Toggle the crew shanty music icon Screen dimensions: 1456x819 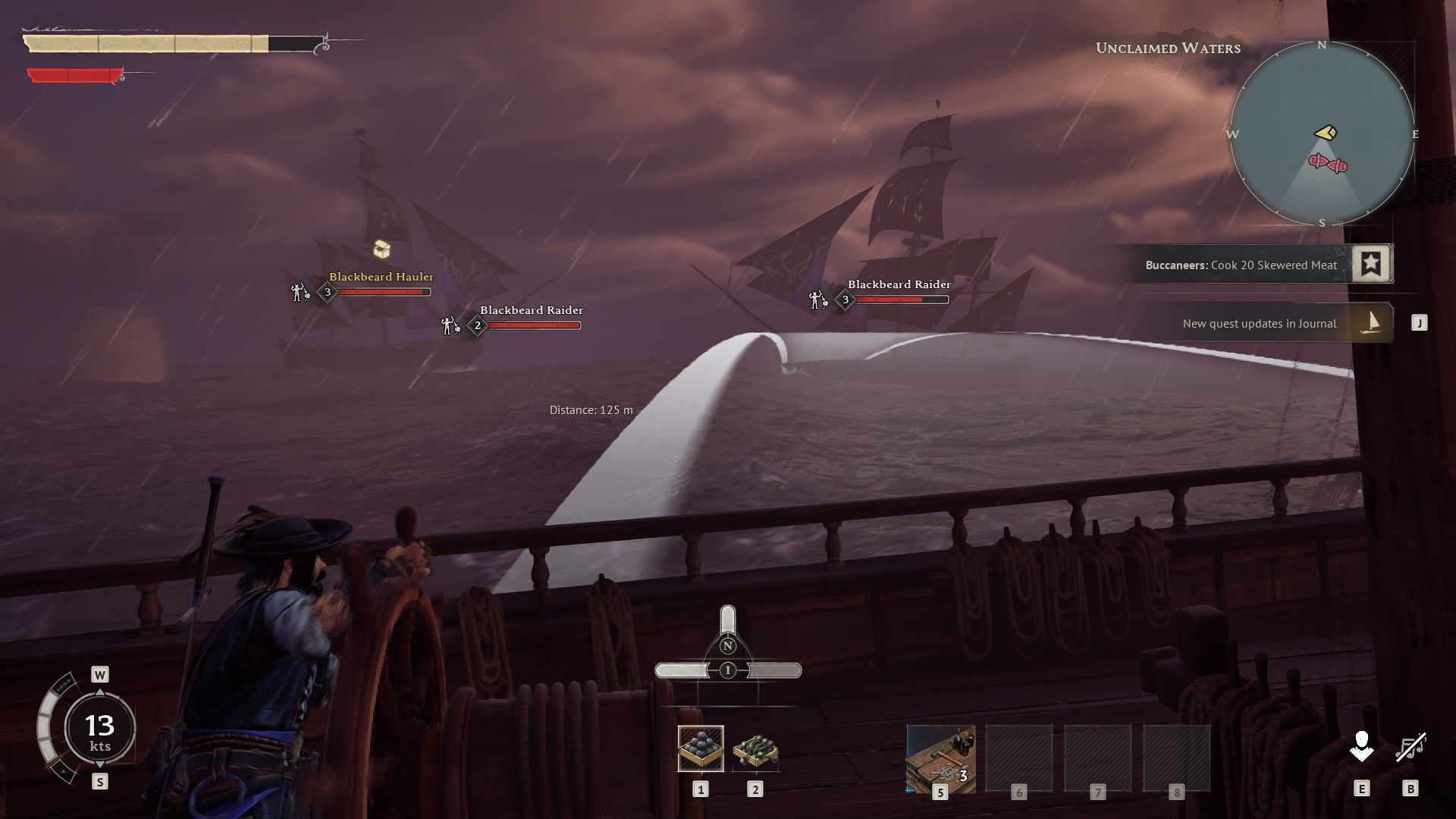(1410, 746)
